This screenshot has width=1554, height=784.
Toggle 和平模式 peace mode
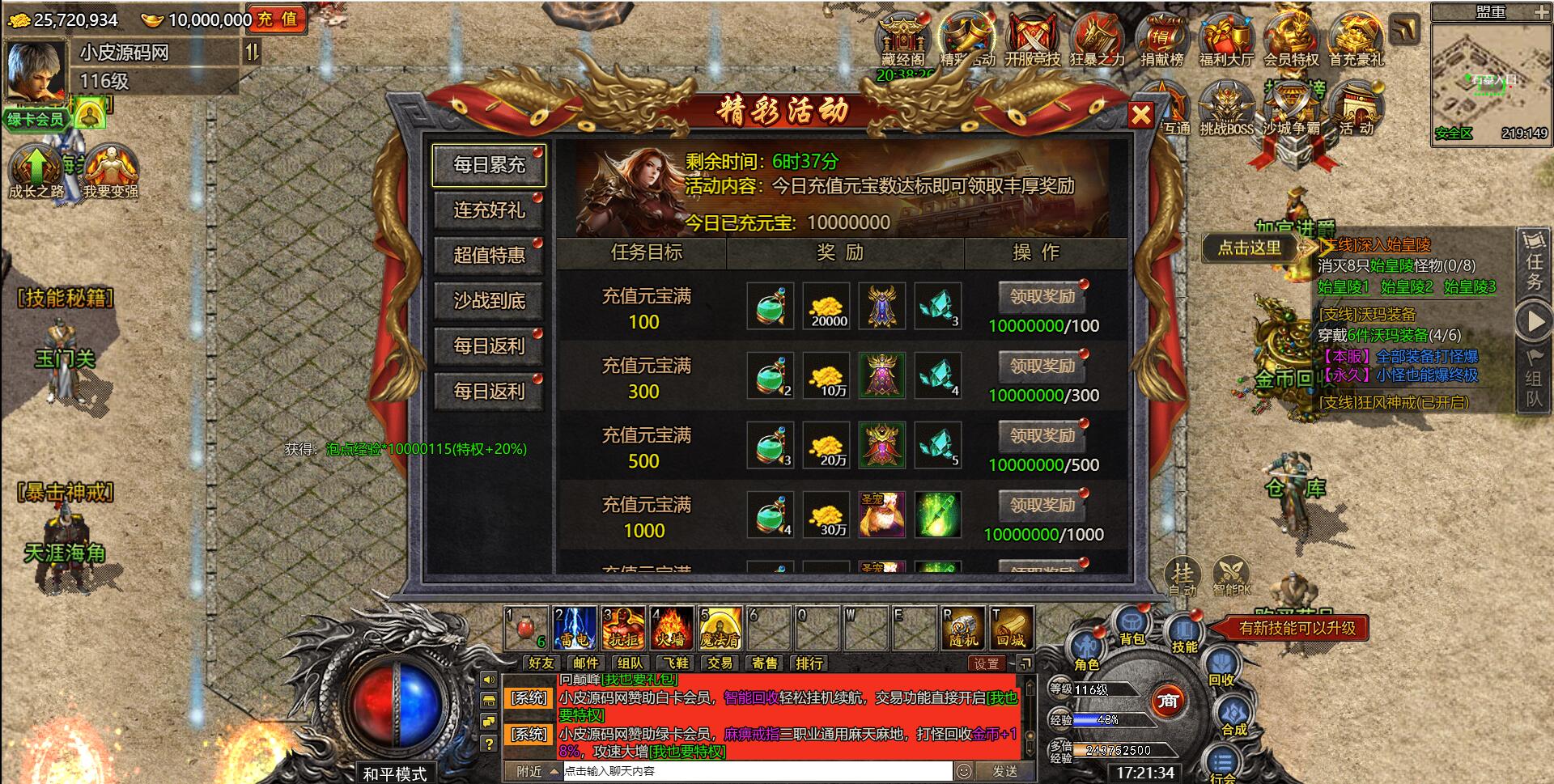click(396, 773)
